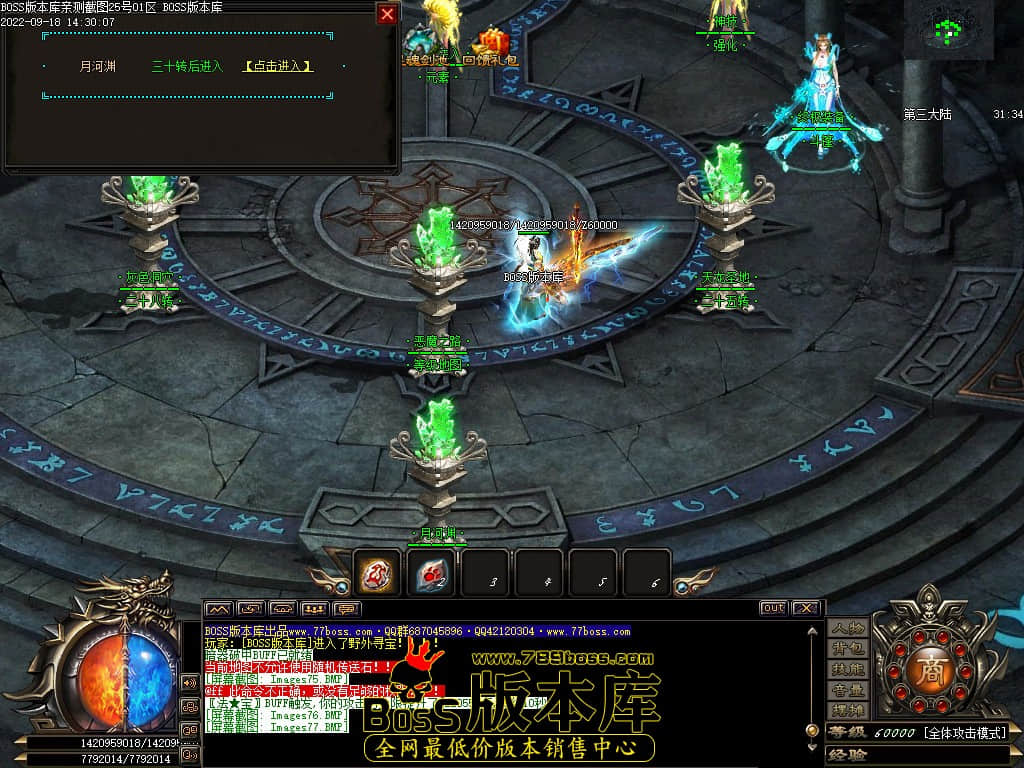Select the speech-bubble chat channel button
Image resolution: width=1024 pixels, height=768 pixels.
click(347, 608)
